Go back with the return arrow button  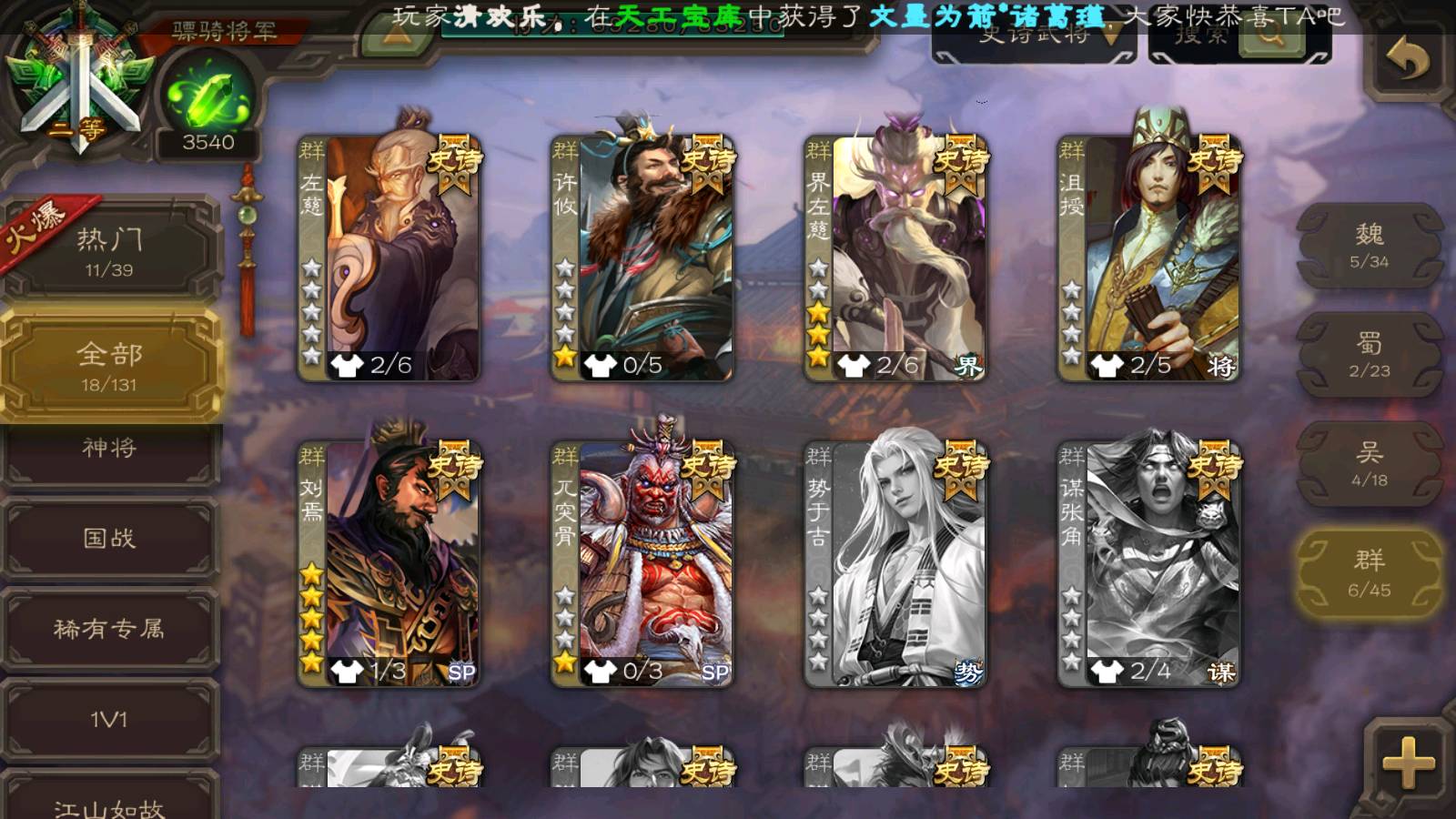pos(1407,62)
